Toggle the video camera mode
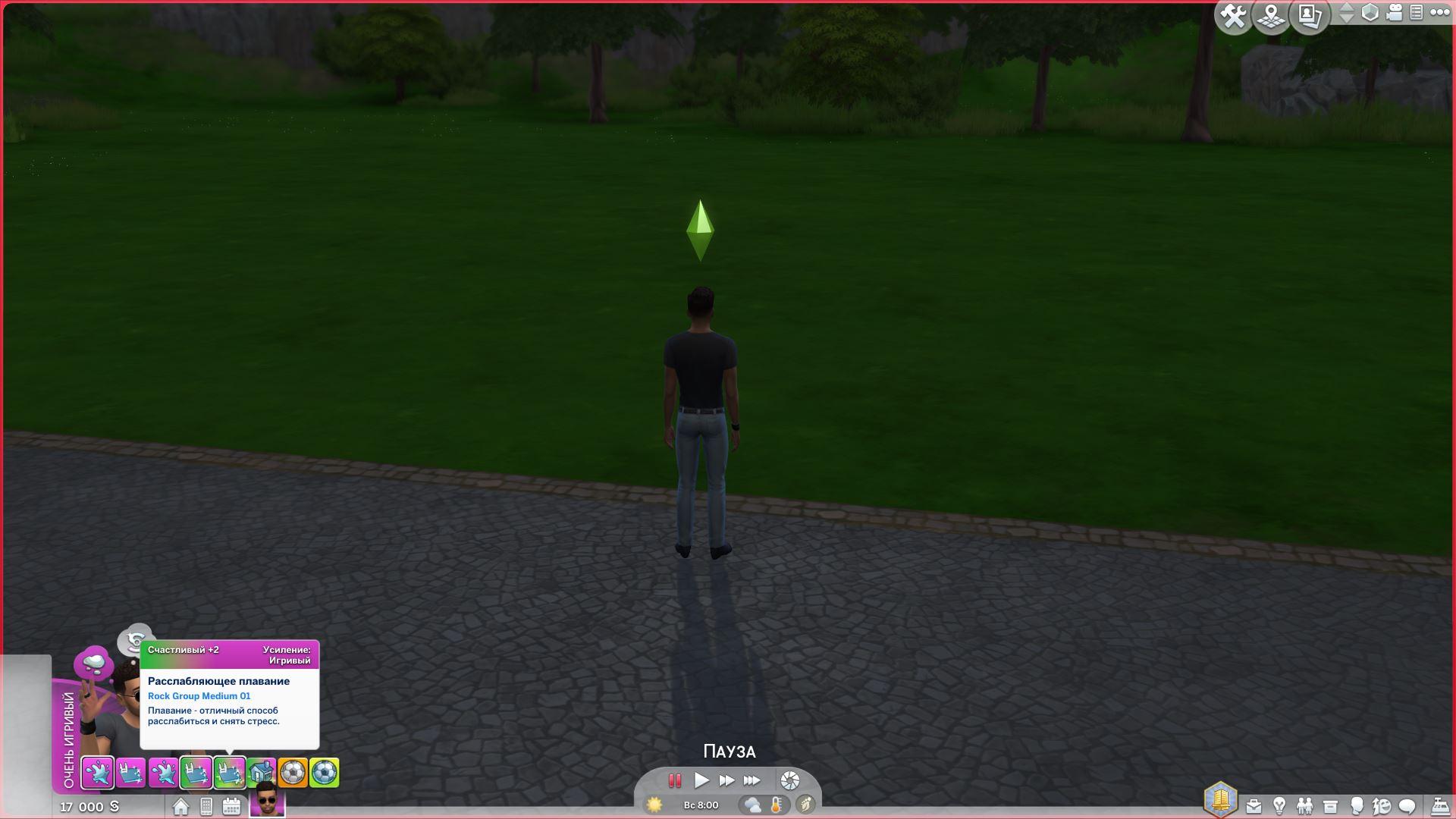Viewport: 1456px width, 819px height. coord(1394,13)
